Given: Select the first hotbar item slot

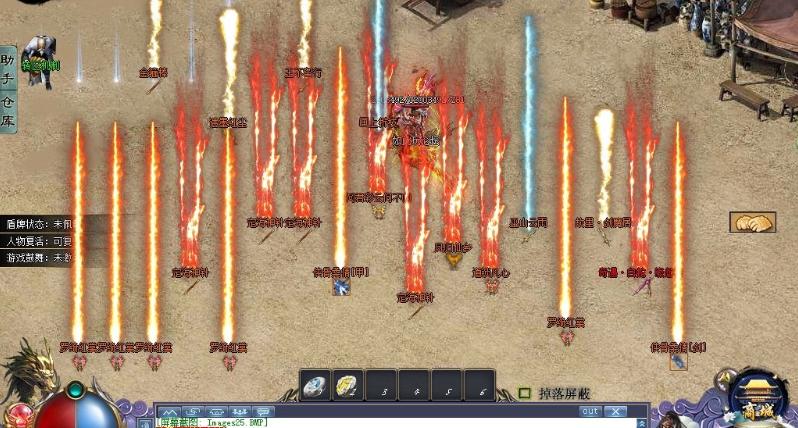Looking at the screenshot, I should [x=316, y=386].
